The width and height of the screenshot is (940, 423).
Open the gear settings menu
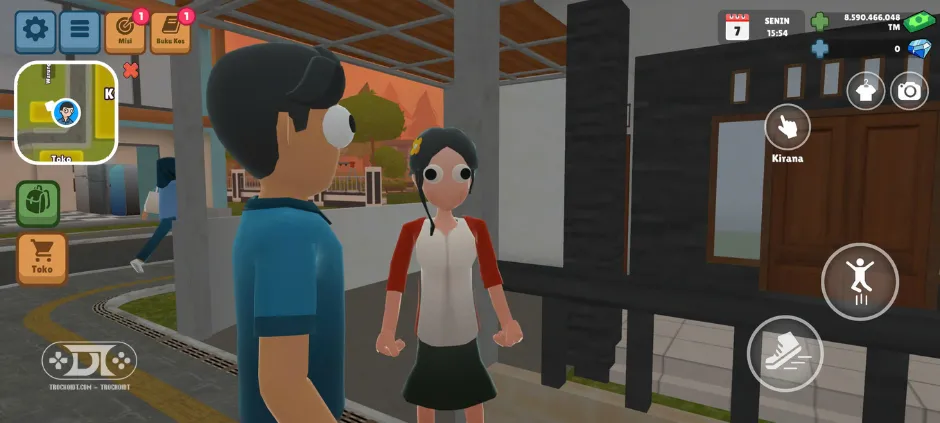35,31
